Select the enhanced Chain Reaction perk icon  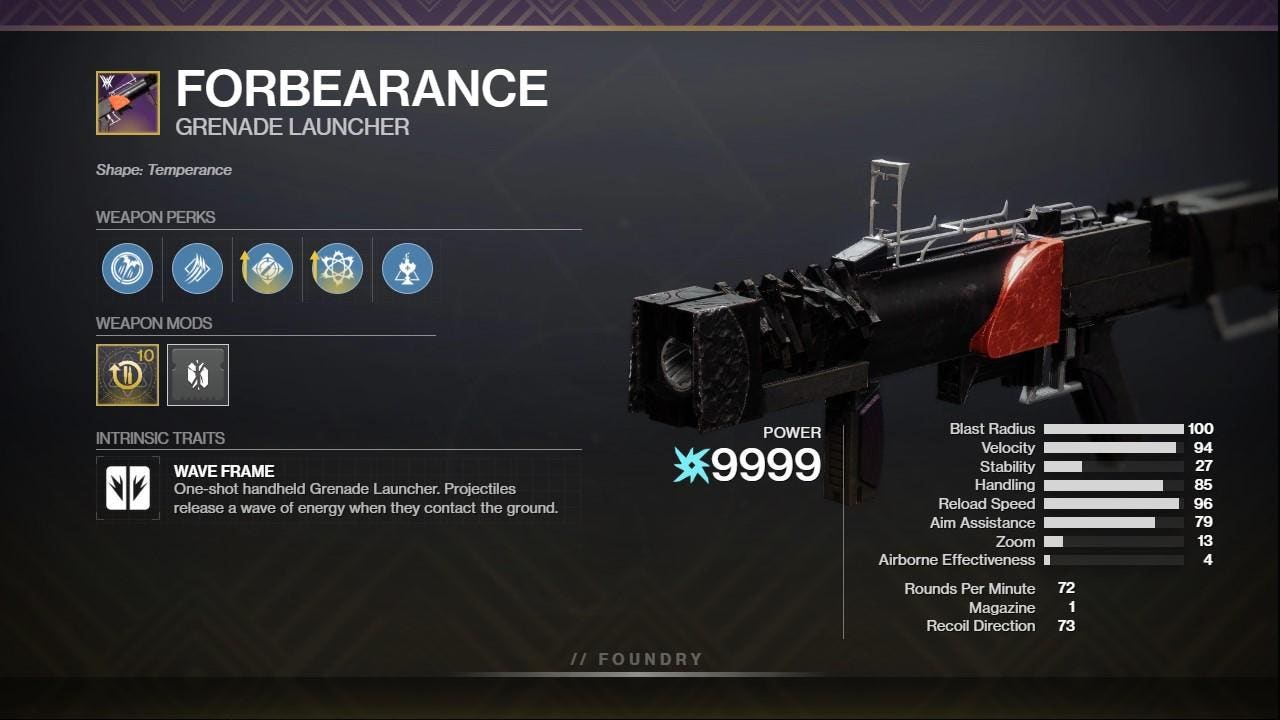[x=335, y=268]
